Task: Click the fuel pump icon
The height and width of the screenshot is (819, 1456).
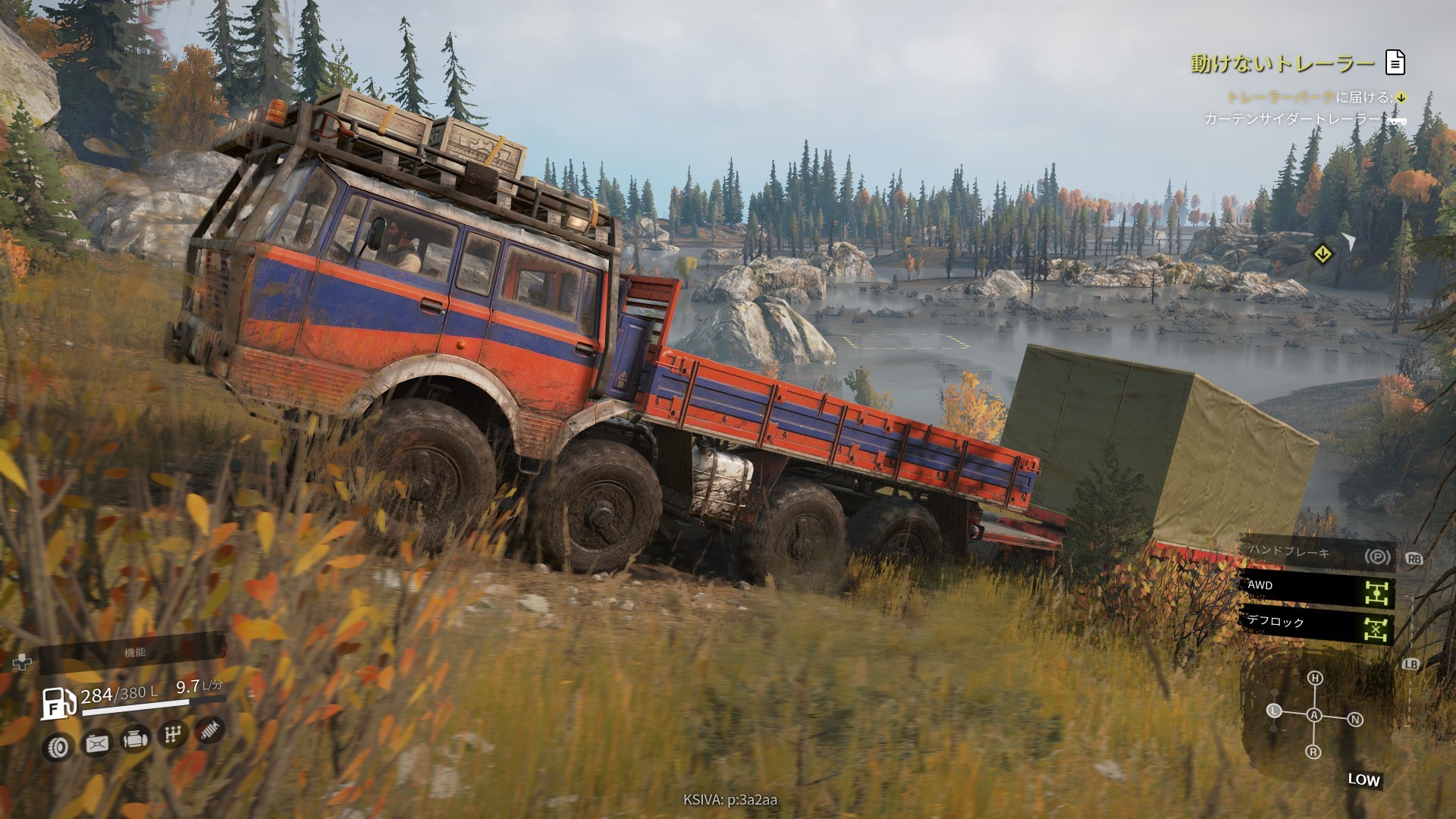Action: (58, 703)
